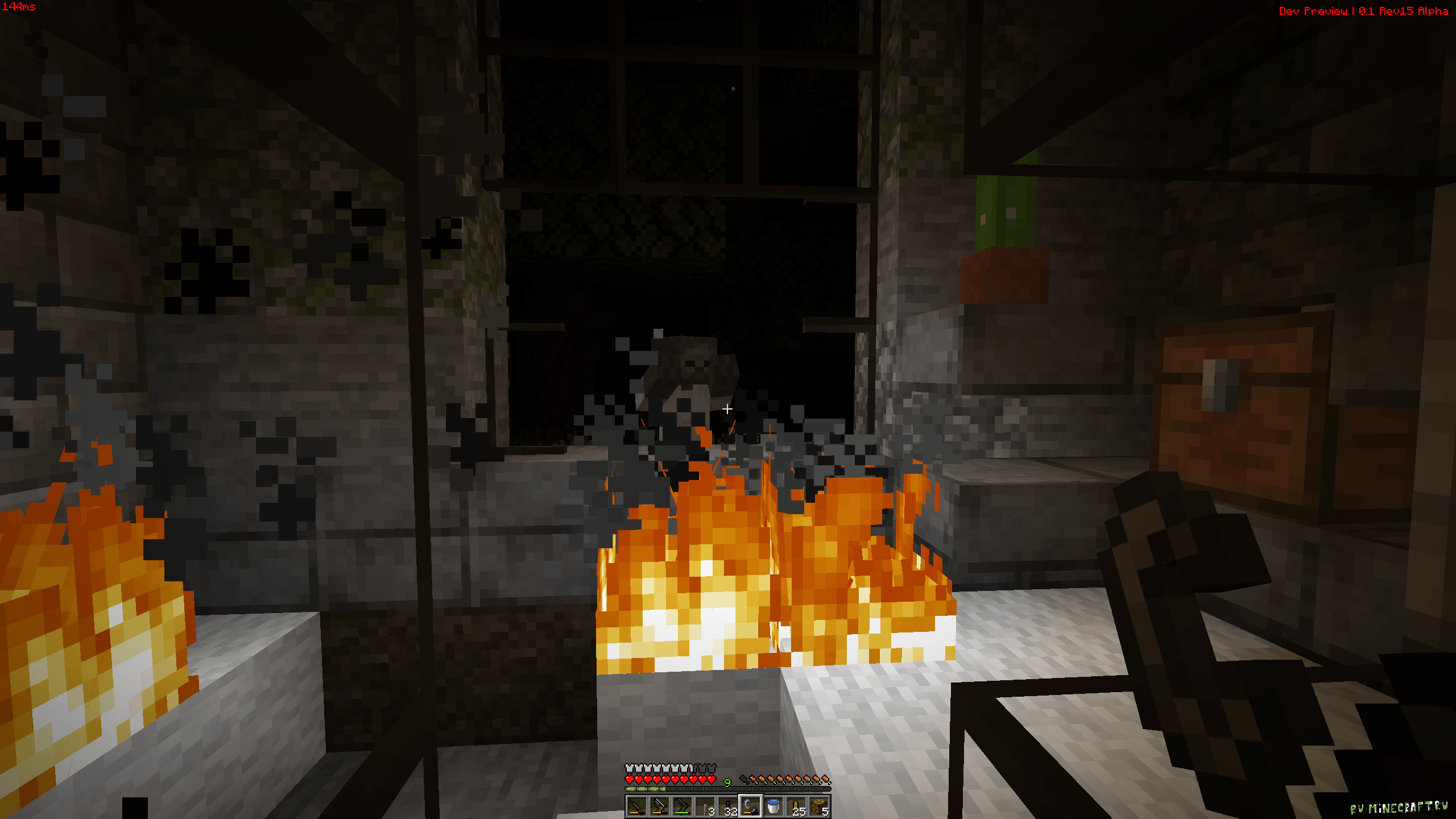The width and height of the screenshot is (1456, 819).
Task: Select the flint and steel slot
Action: (x=750, y=806)
